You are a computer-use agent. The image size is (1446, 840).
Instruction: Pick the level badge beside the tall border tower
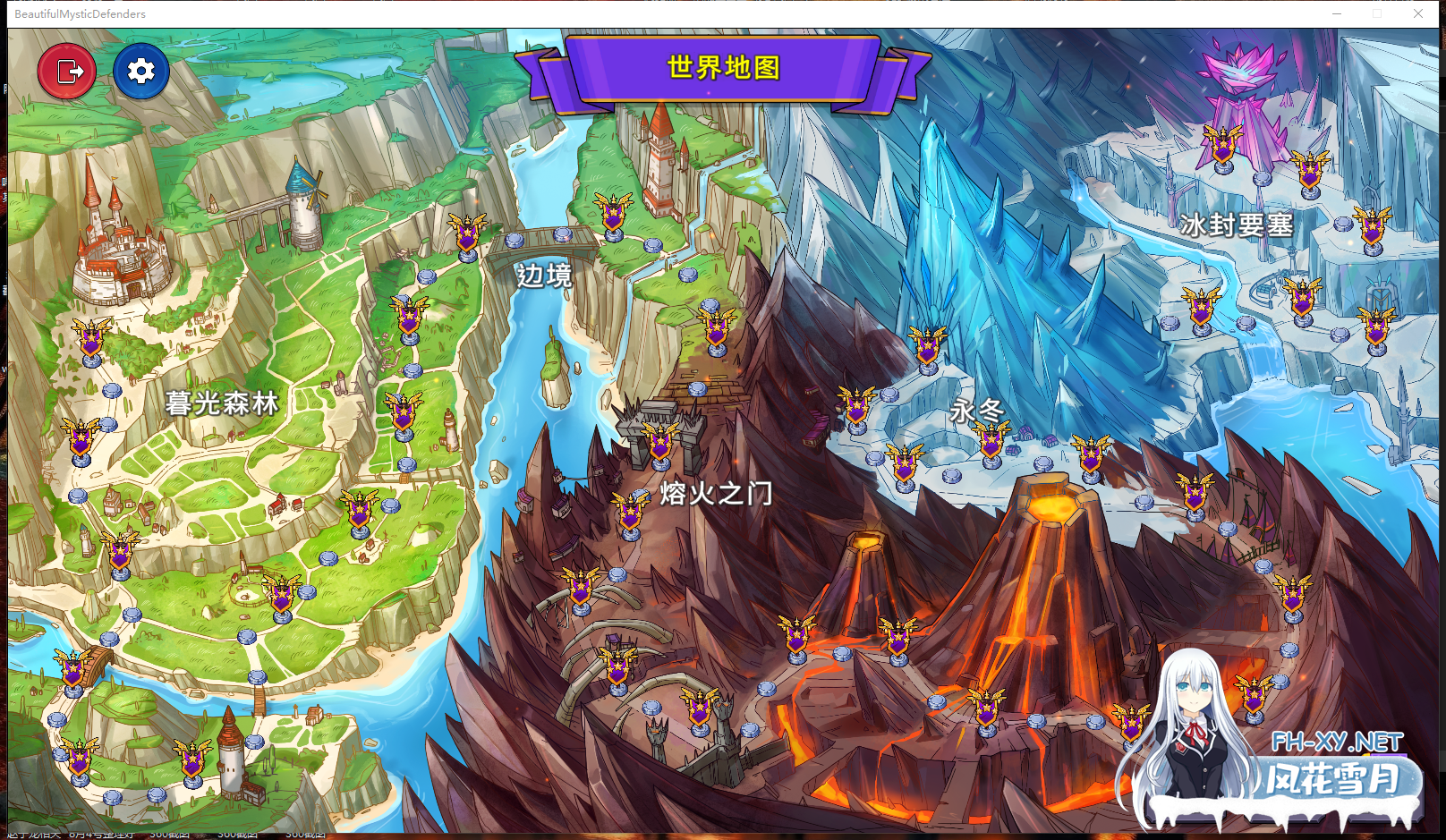click(613, 215)
